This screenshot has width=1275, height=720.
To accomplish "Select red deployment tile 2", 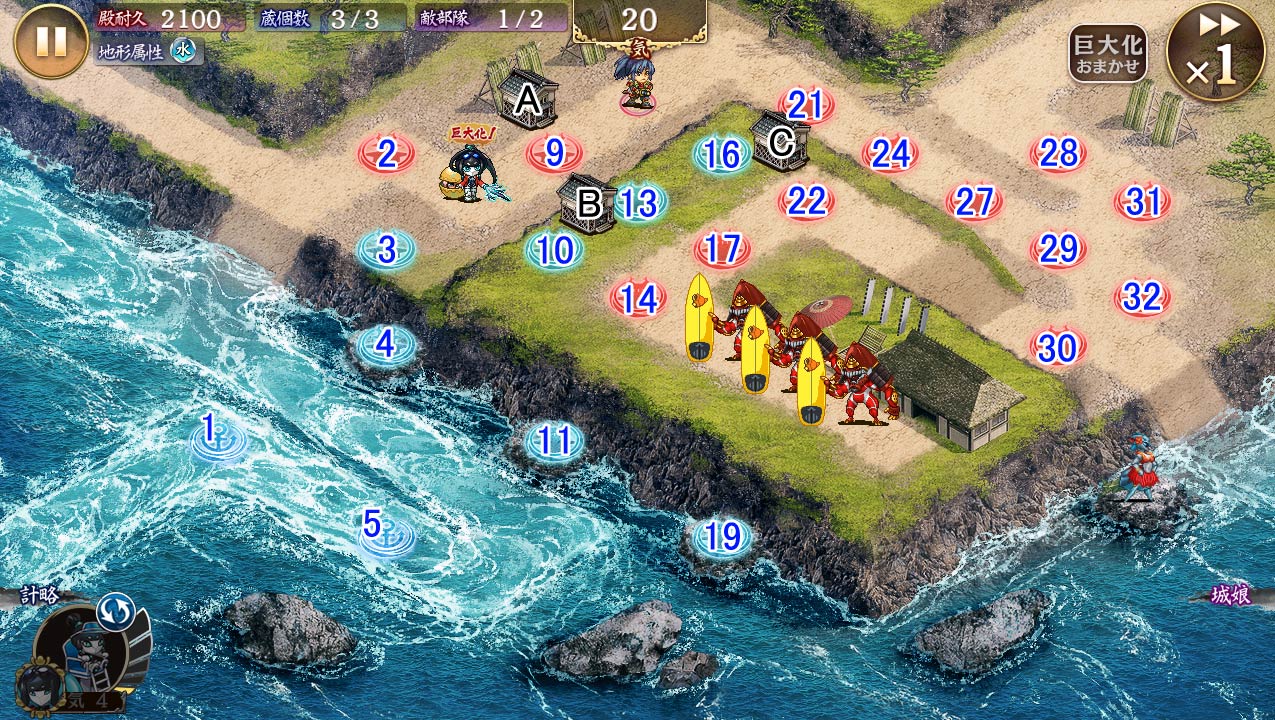I will 387,154.
